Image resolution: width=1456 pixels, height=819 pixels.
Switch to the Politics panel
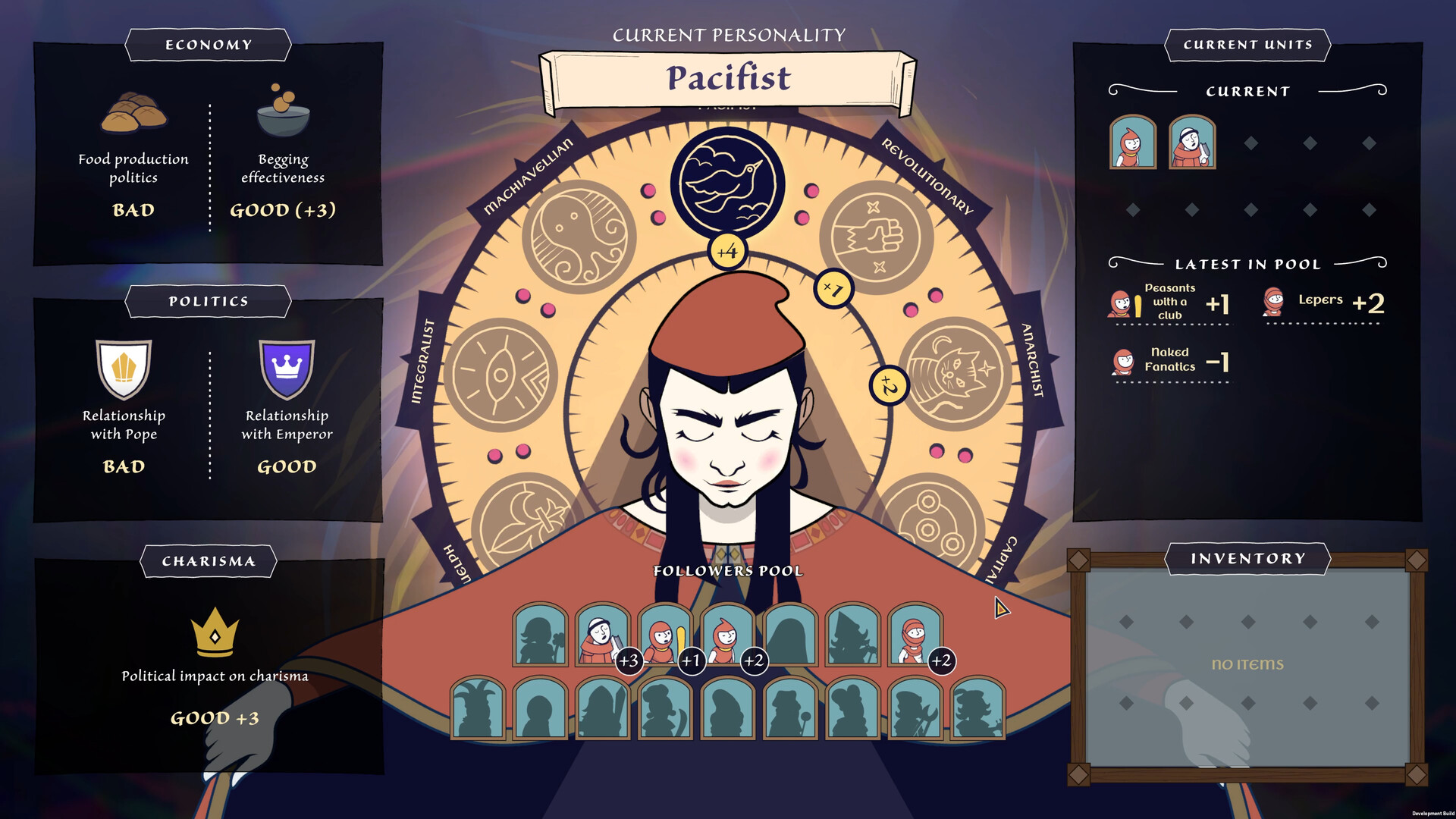(x=207, y=301)
